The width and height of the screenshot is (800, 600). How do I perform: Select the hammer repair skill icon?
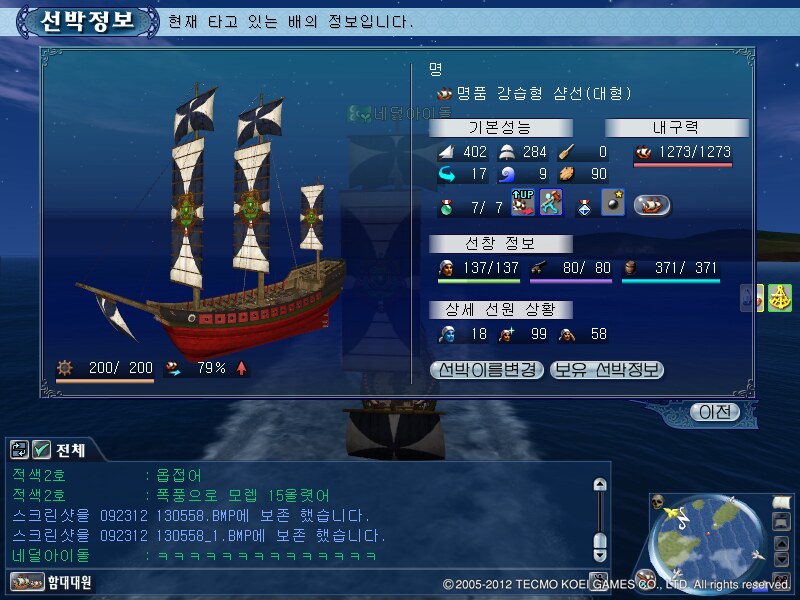[x=550, y=204]
